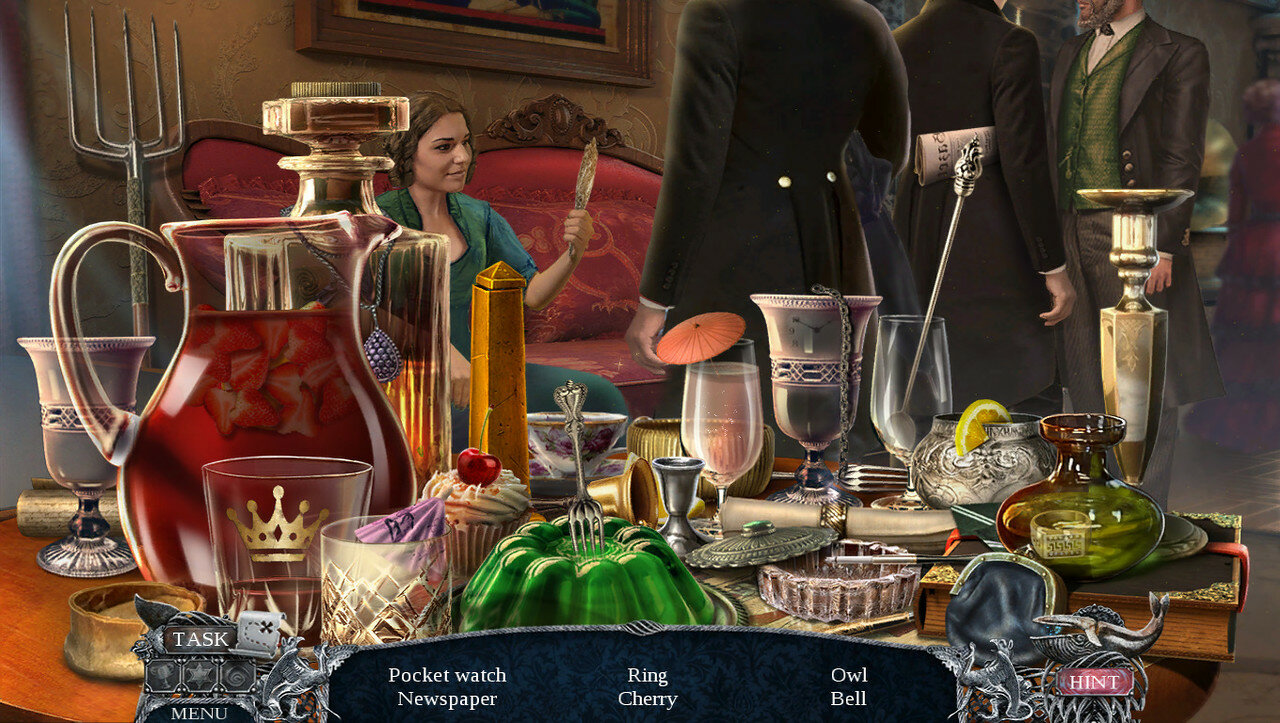This screenshot has height=723, width=1280.
Task: Click "Owl" in the item list
Action: (x=849, y=675)
